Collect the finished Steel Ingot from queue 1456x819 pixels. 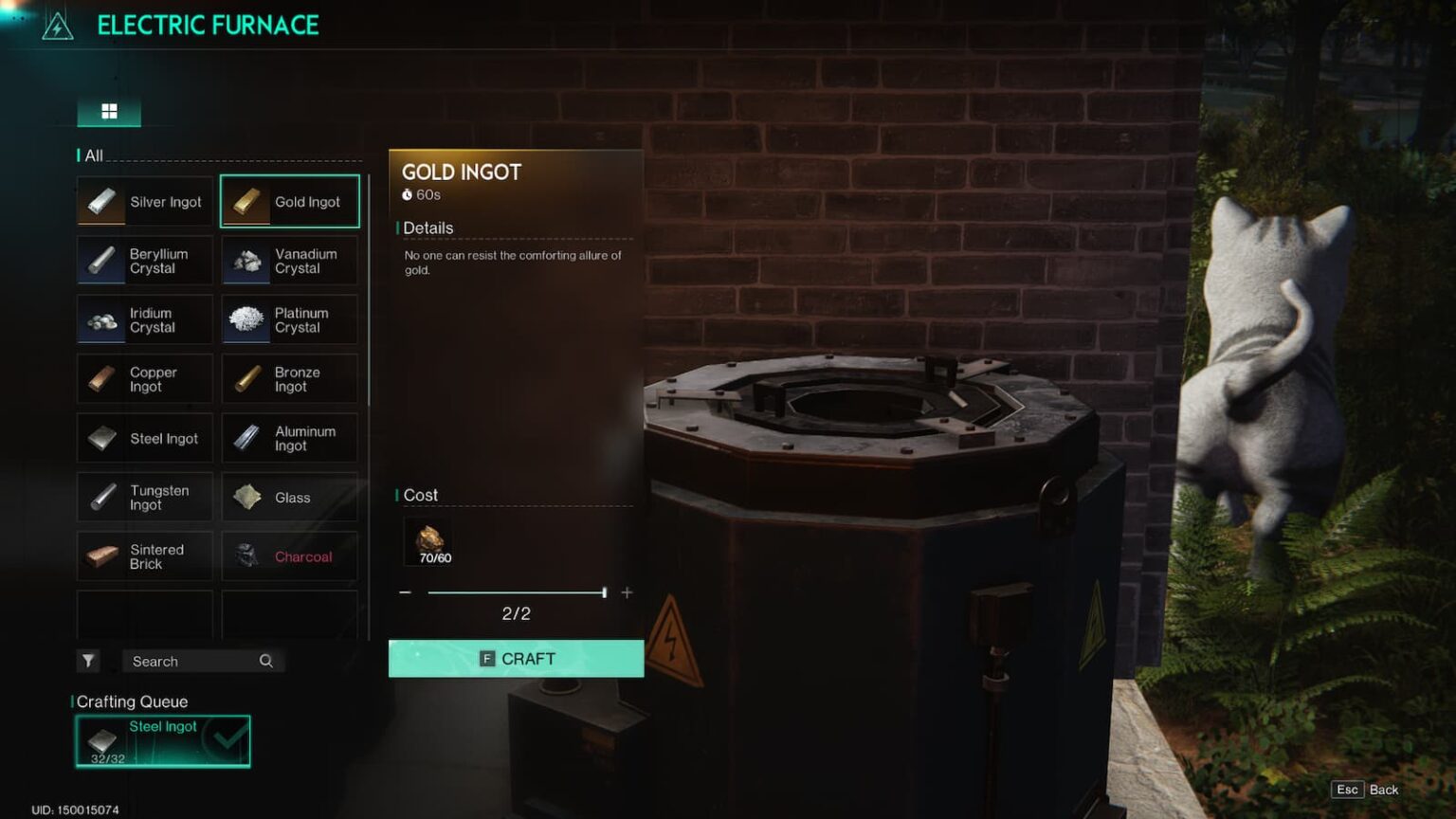coord(163,741)
